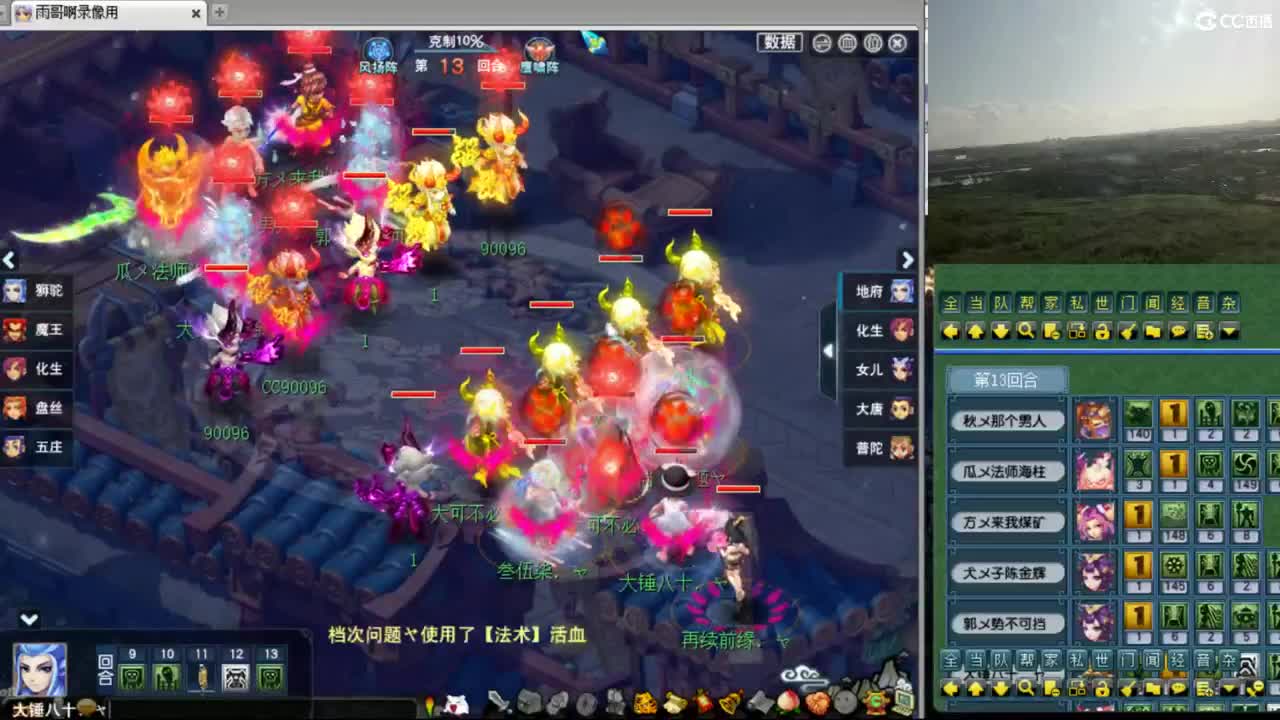1280x720 pixels.
Task: Expand the right battle panel arrow
Action: [826, 350]
